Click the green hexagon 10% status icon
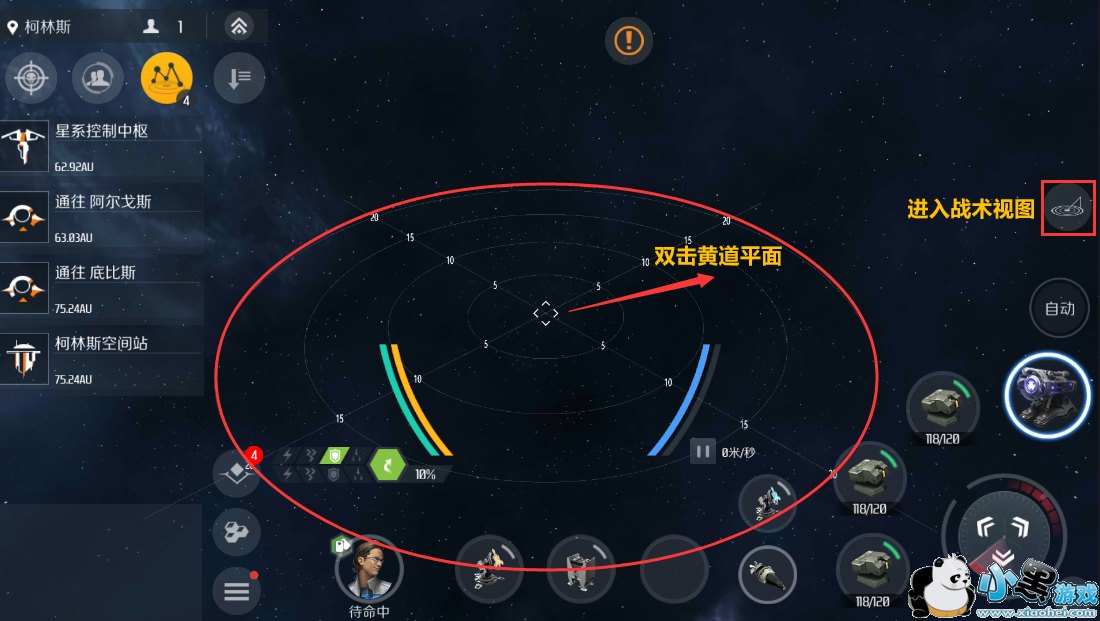Image resolution: width=1100 pixels, height=621 pixels. click(387, 464)
